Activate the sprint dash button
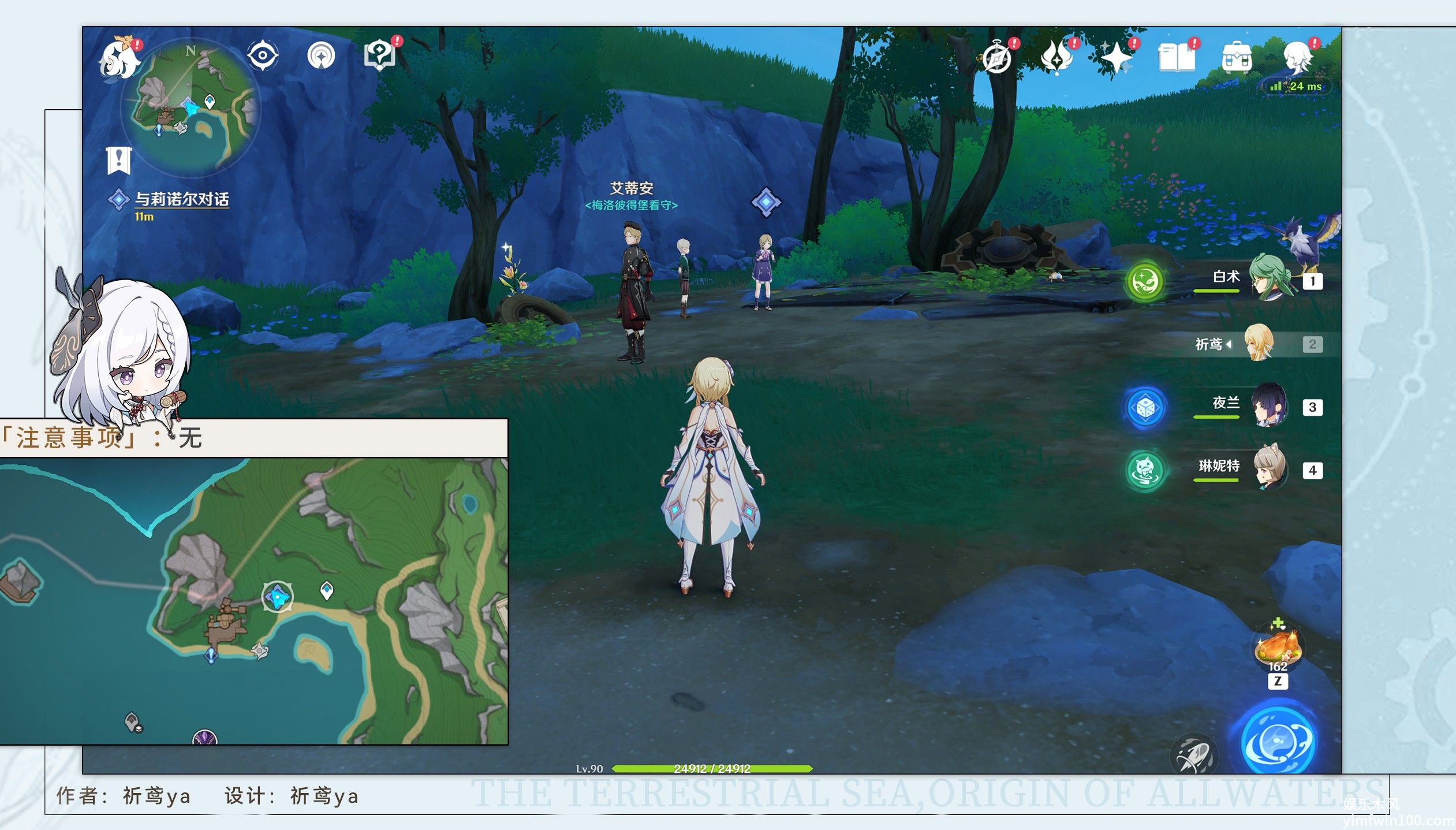Viewport: 1456px width, 830px height. click(x=1194, y=755)
